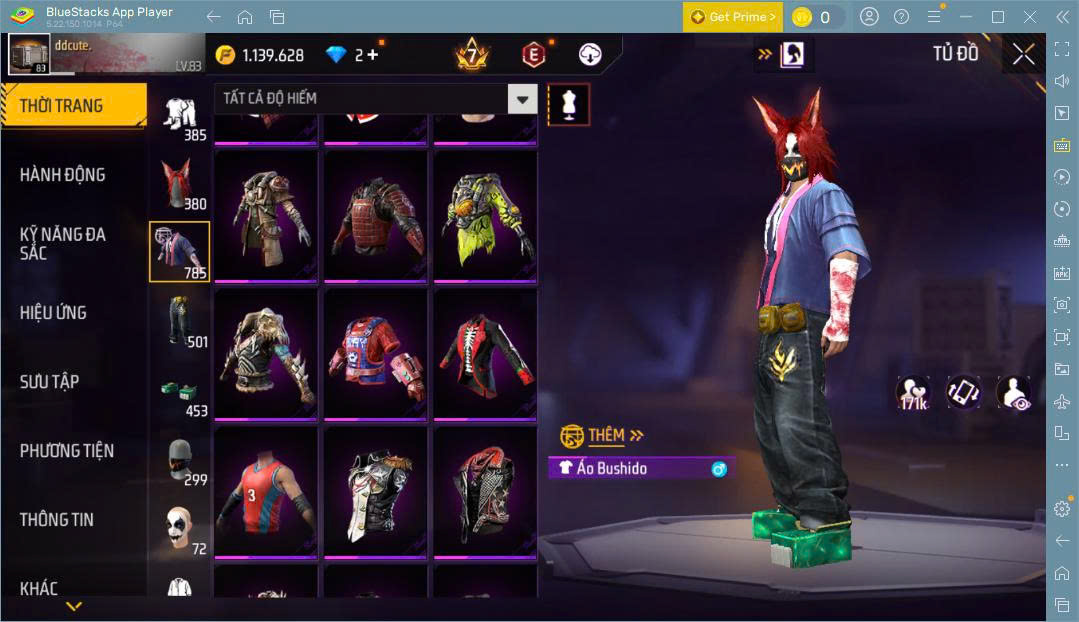This screenshot has height=622, width=1079.
Task: Close the TỦ ĐỒ wardrobe screen
Action: 1023,55
